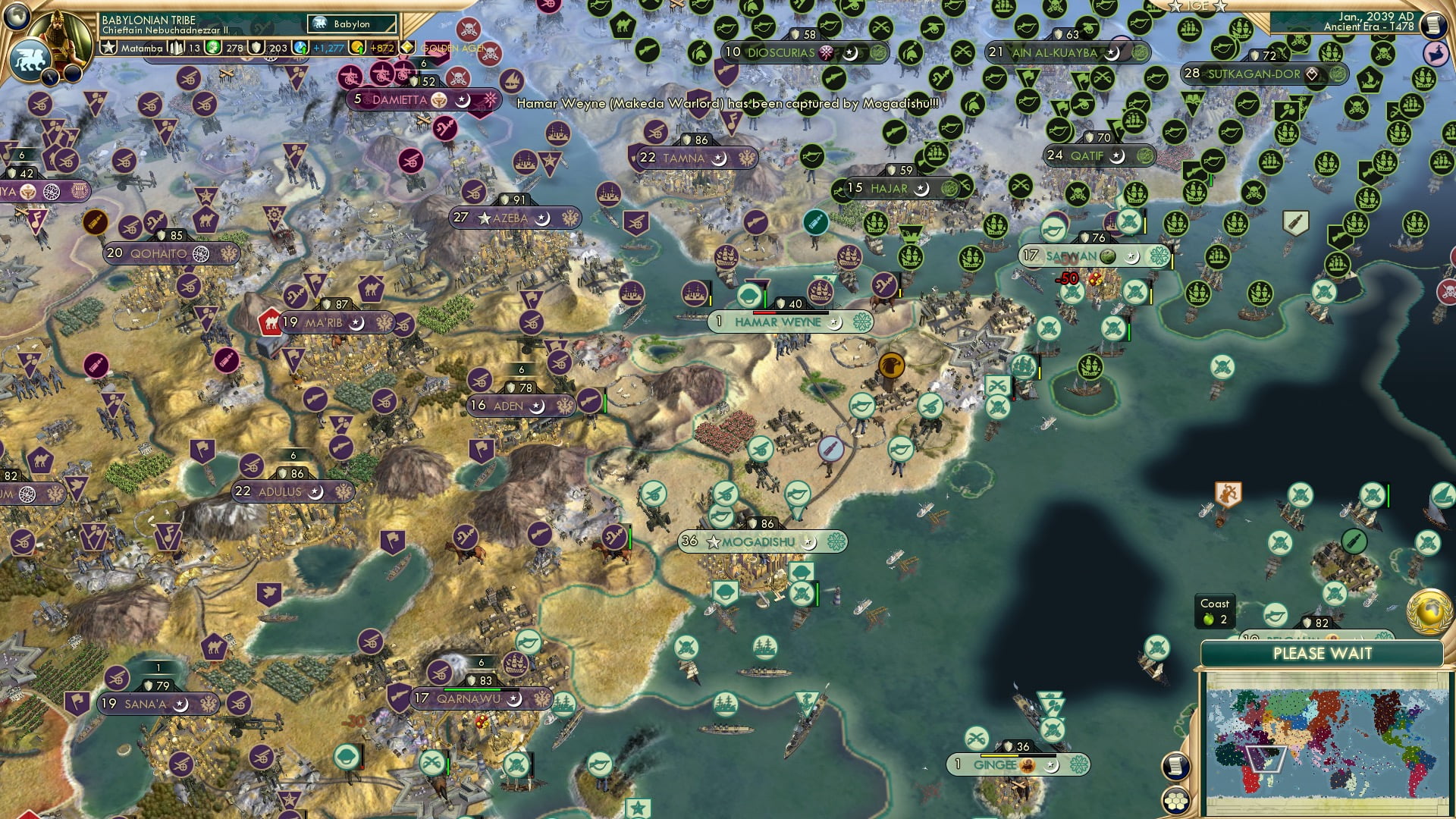
Task: Toggle the hex grid overlay button
Action: pyautogui.click(x=1175, y=801)
